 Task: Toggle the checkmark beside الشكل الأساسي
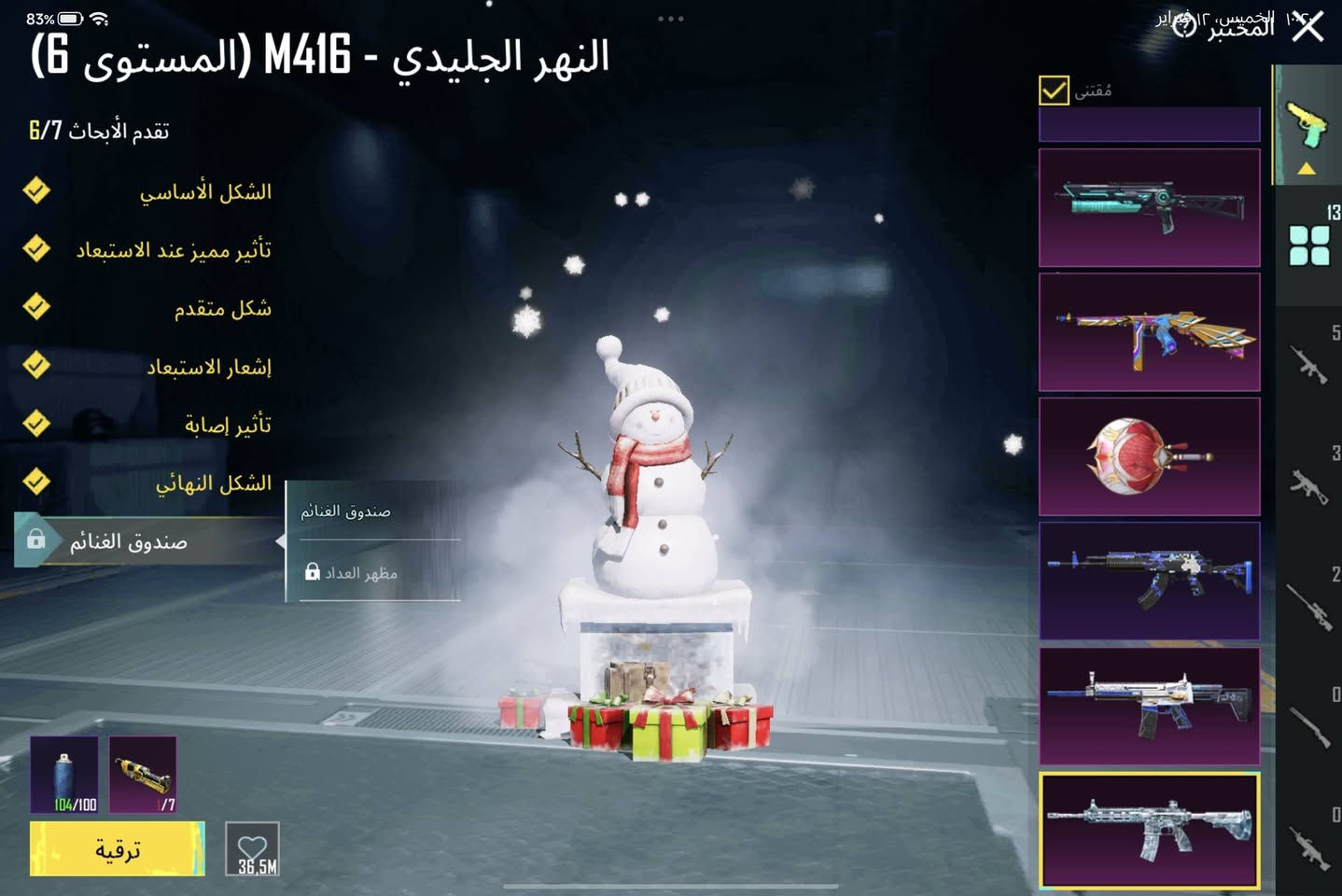pos(37,191)
